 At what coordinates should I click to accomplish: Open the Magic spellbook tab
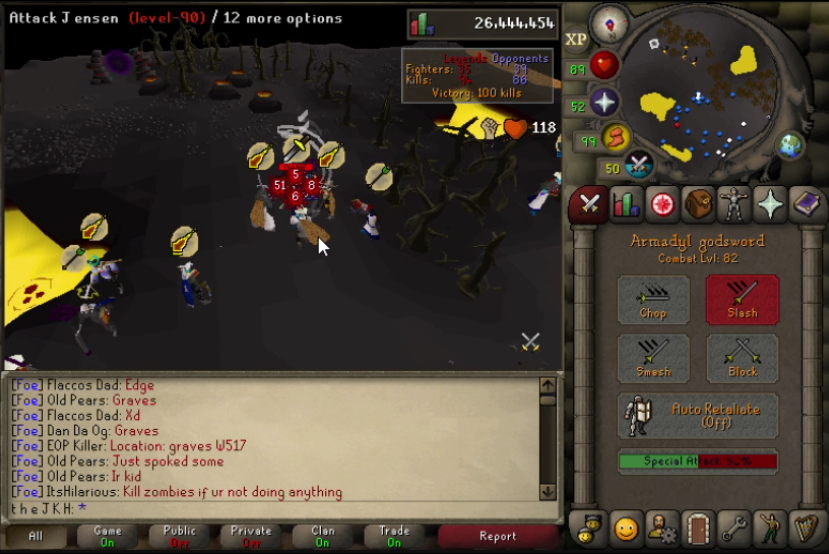(x=805, y=204)
